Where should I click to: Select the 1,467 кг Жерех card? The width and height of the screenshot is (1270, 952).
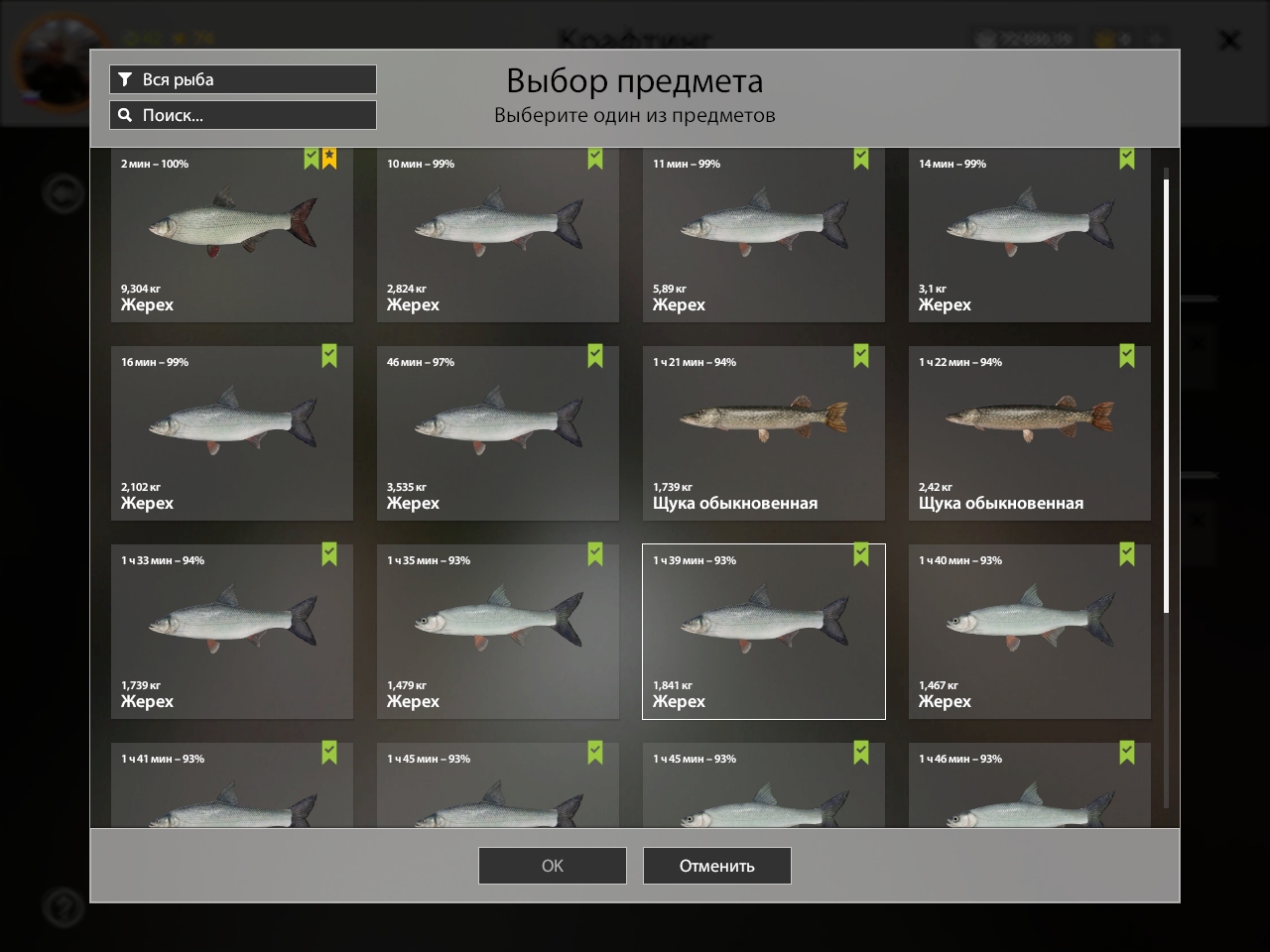point(1030,632)
